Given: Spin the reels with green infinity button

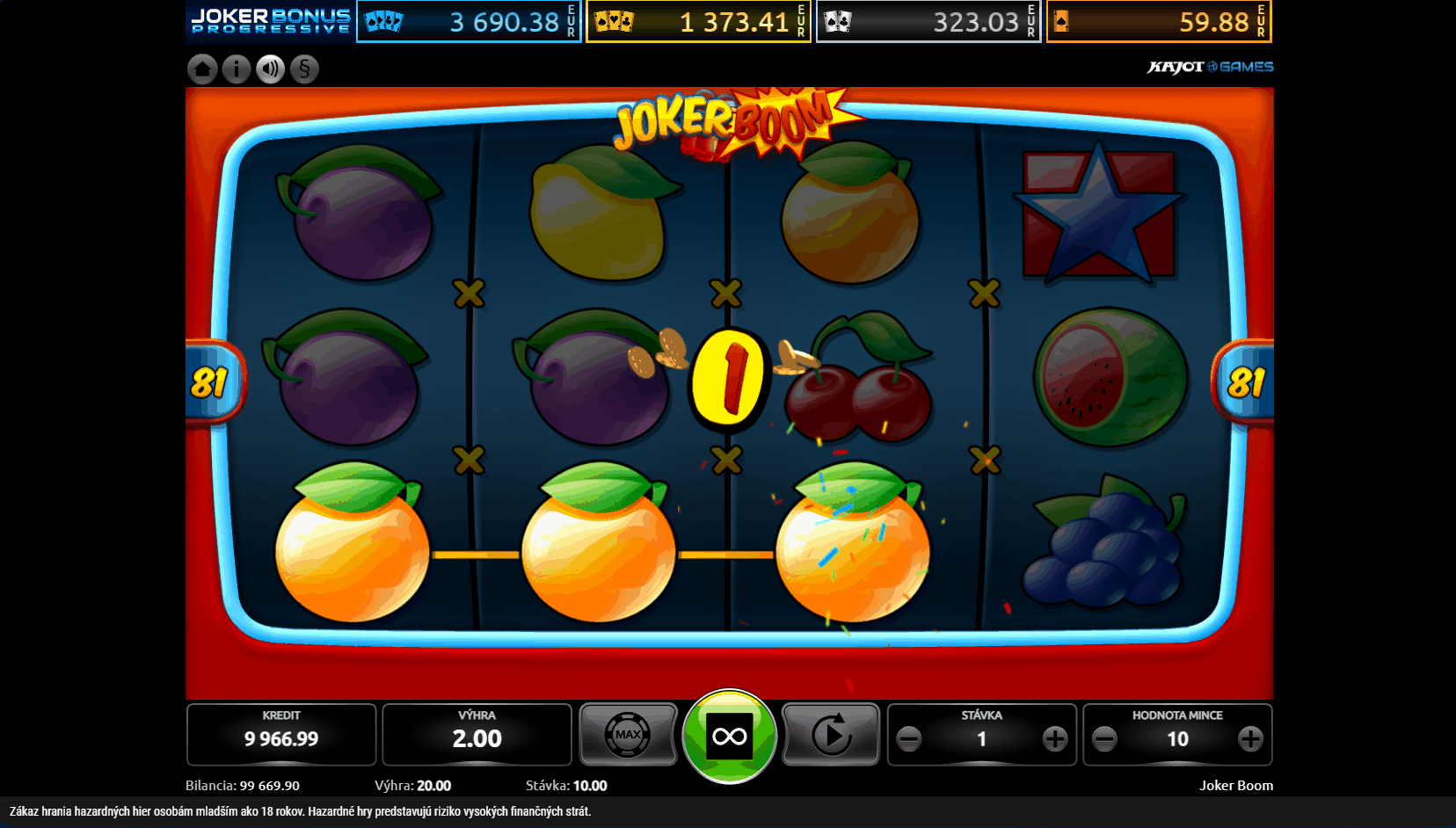Looking at the screenshot, I should click(730, 736).
